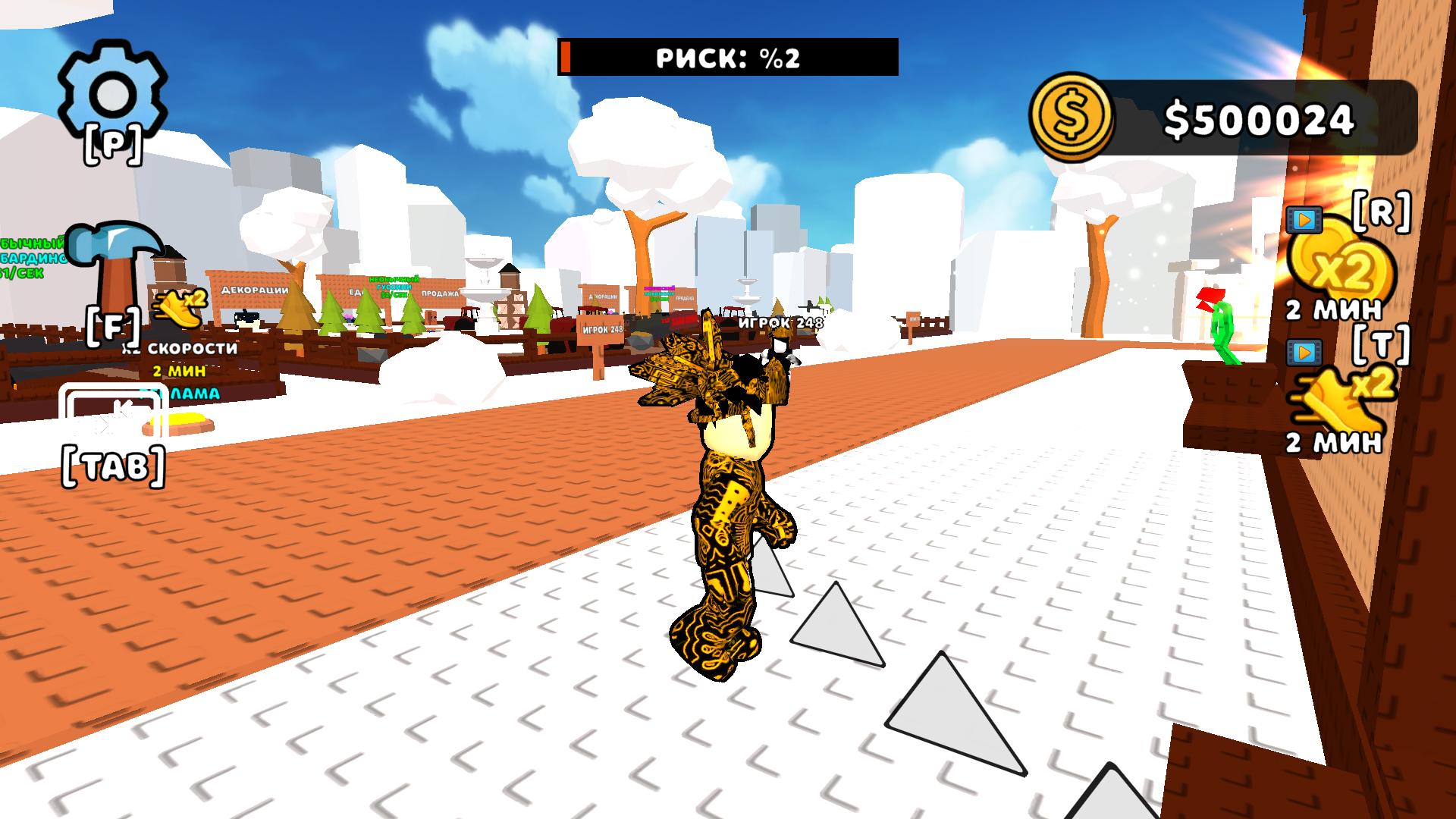The width and height of the screenshot is (1456, 819).
Task: Click the ИГРОК 248 player nametag
Action: point(783,322)
